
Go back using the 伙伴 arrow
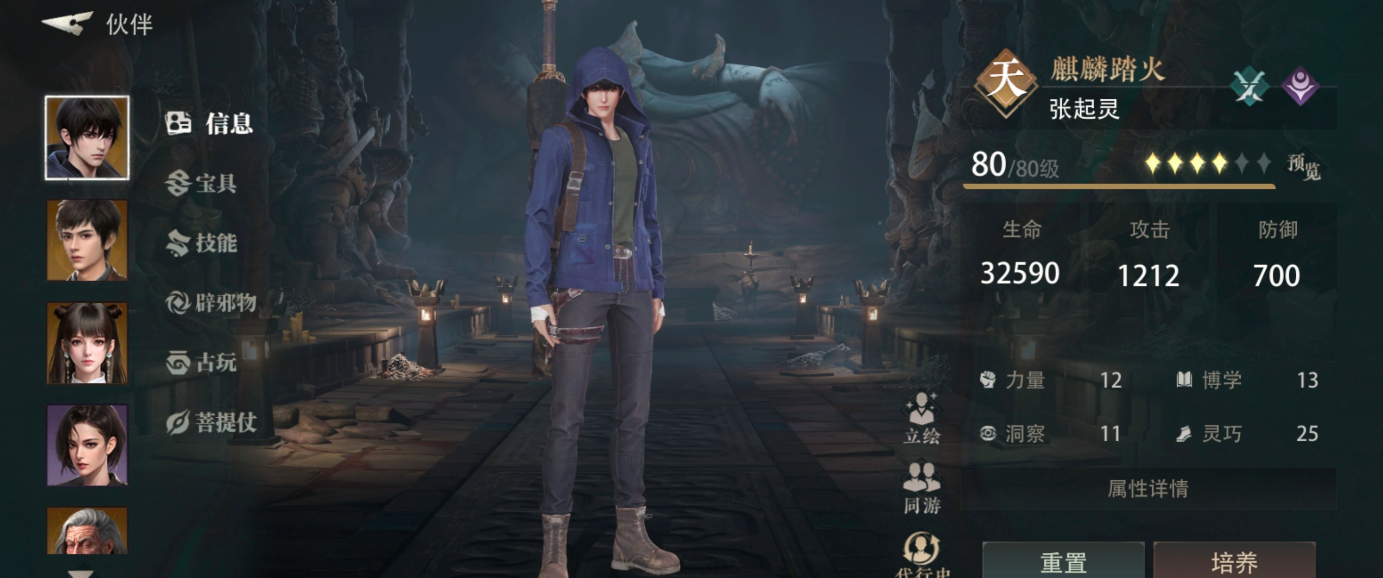68,23
